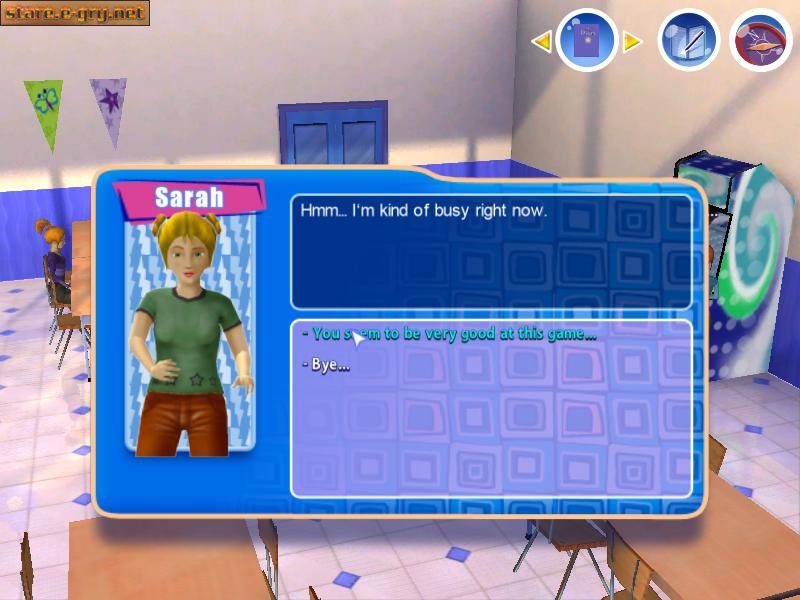The width and height of the screenshot is (800, 600).
Task: Click the left yellow arrow beside the diary
Action: (x=541, y=41)
